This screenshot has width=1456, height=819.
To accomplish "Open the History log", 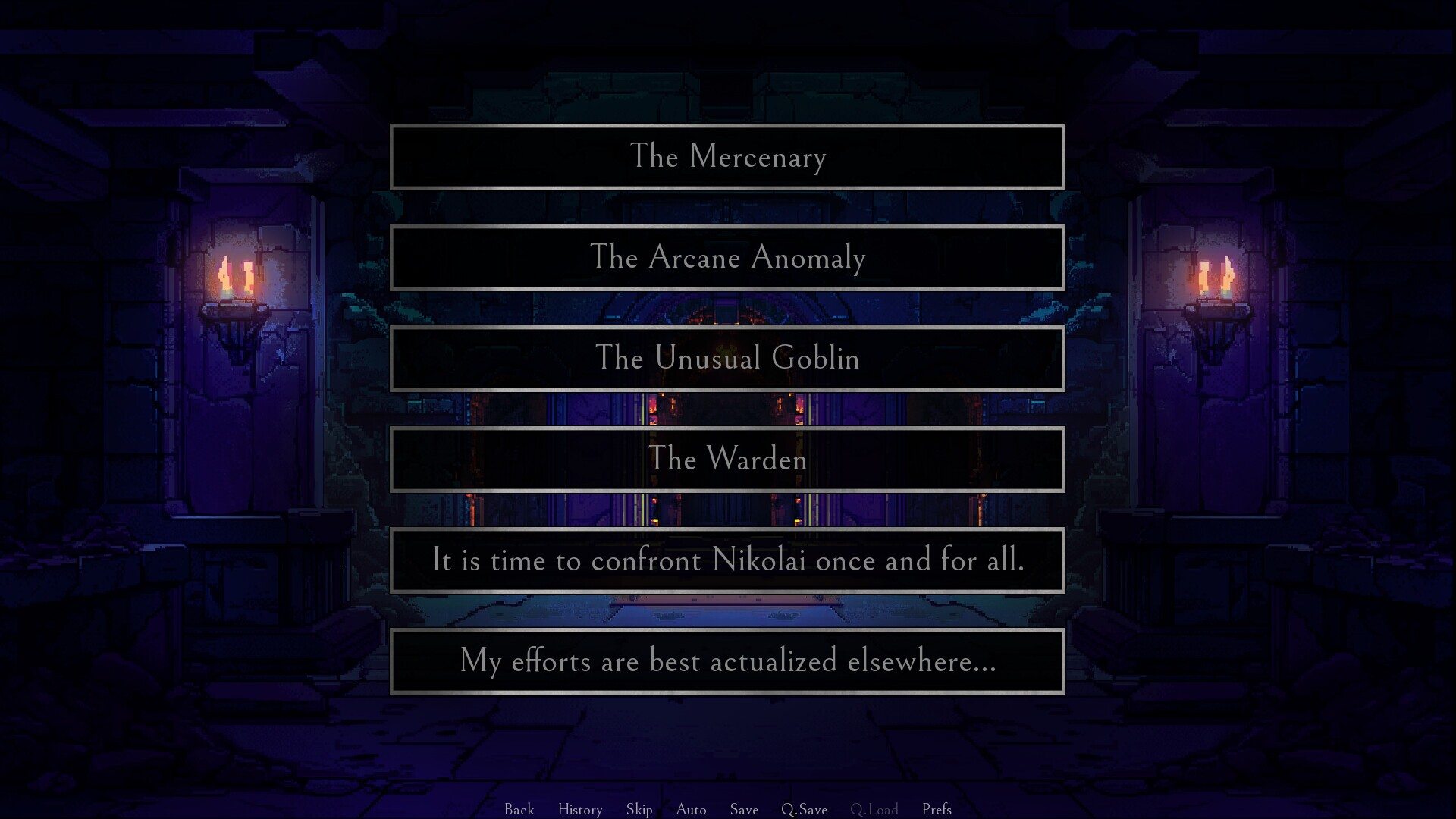I will (x=580, y=809).
